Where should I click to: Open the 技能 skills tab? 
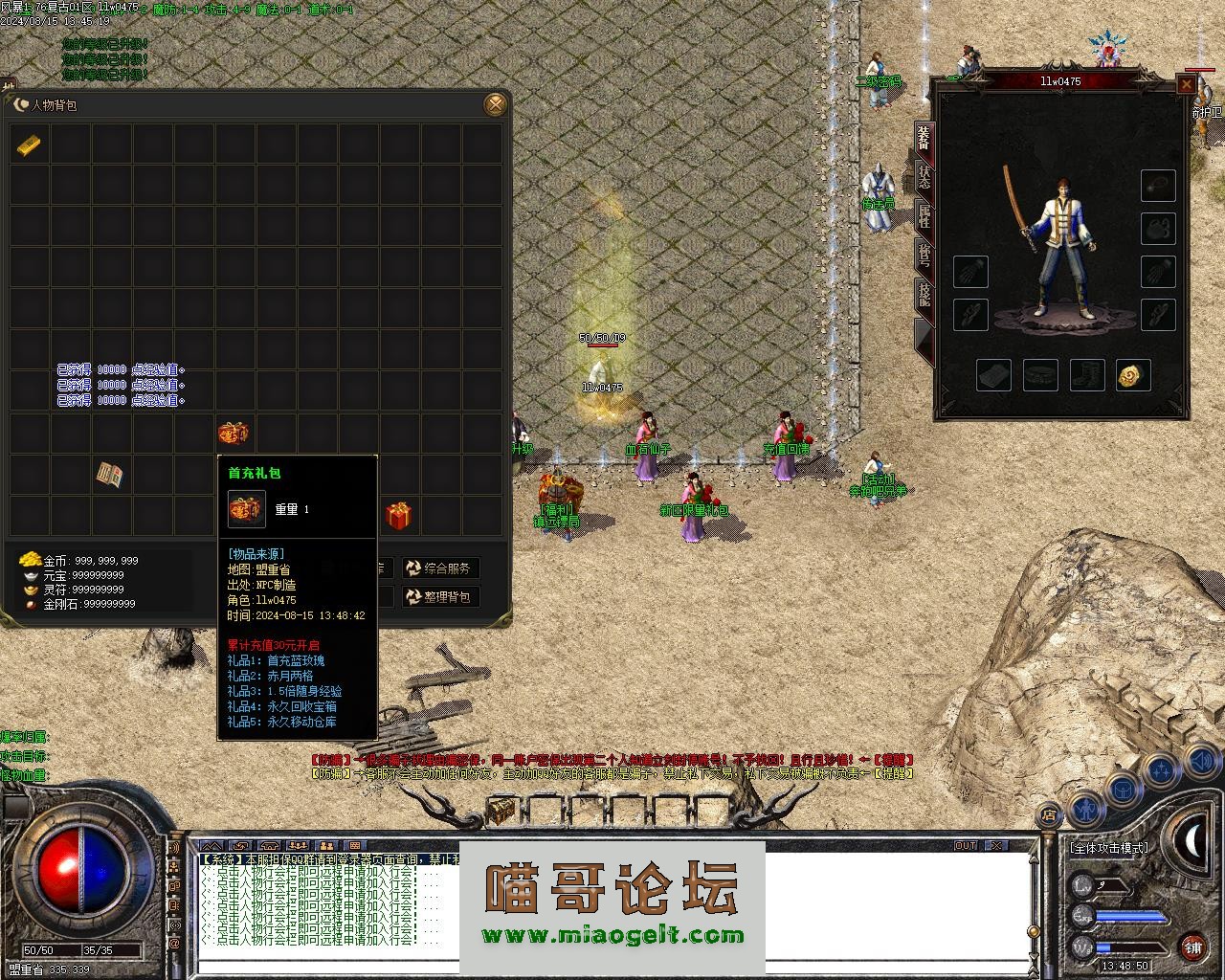click(x=924, y=293)
